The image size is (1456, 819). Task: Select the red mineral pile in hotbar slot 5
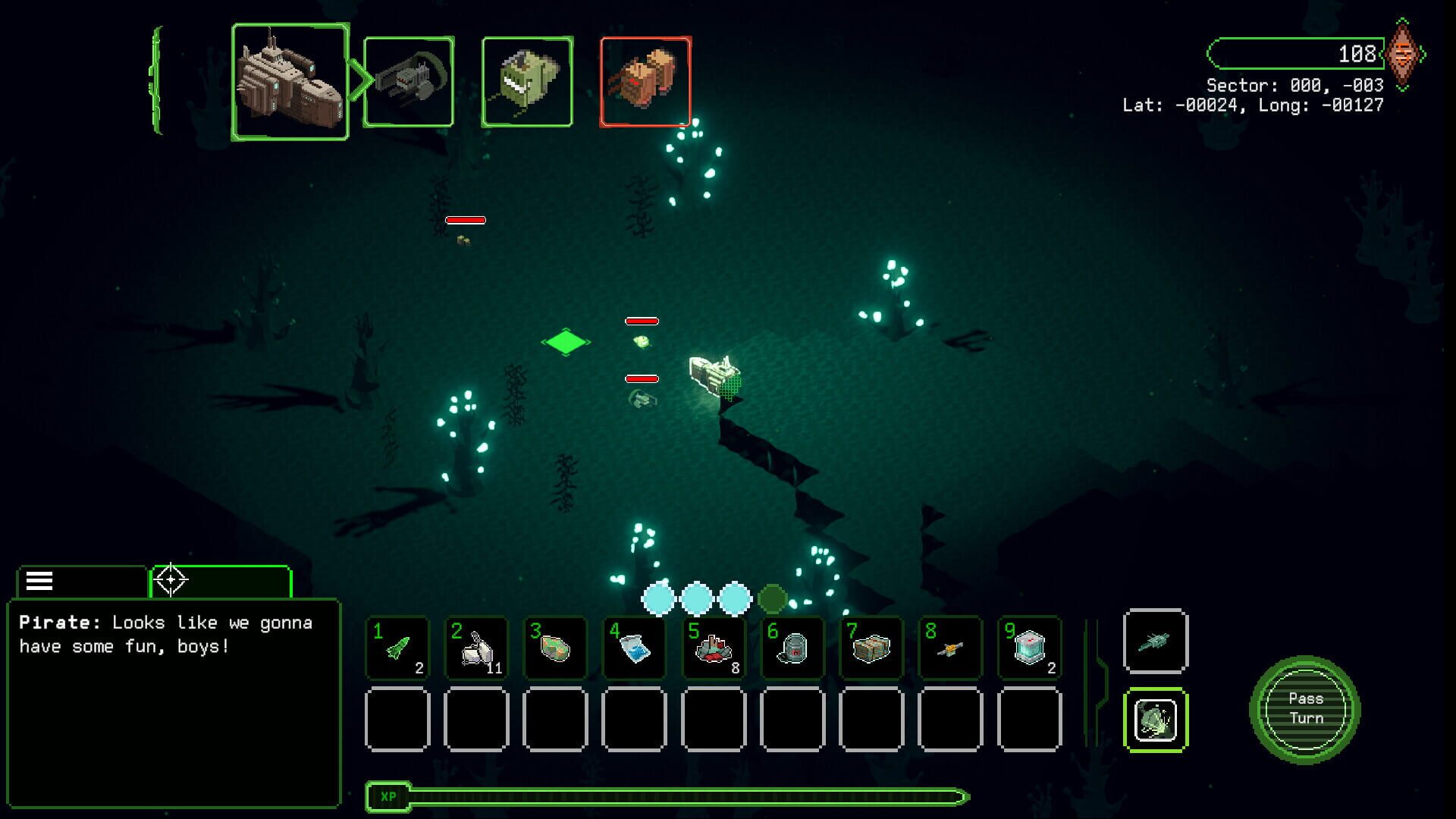coord(713,648)
